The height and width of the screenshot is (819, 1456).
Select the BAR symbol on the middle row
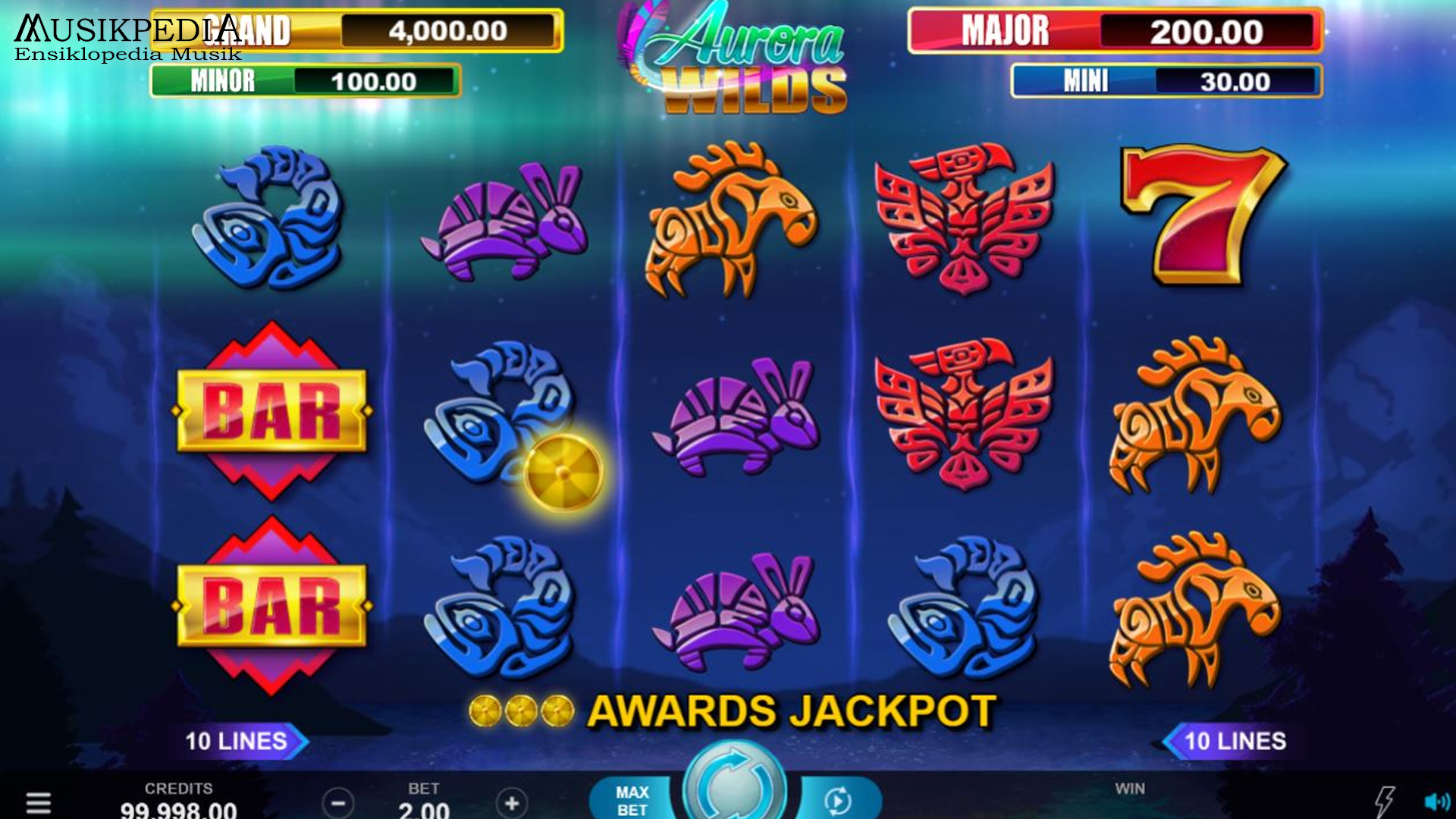tap(275, 409)
